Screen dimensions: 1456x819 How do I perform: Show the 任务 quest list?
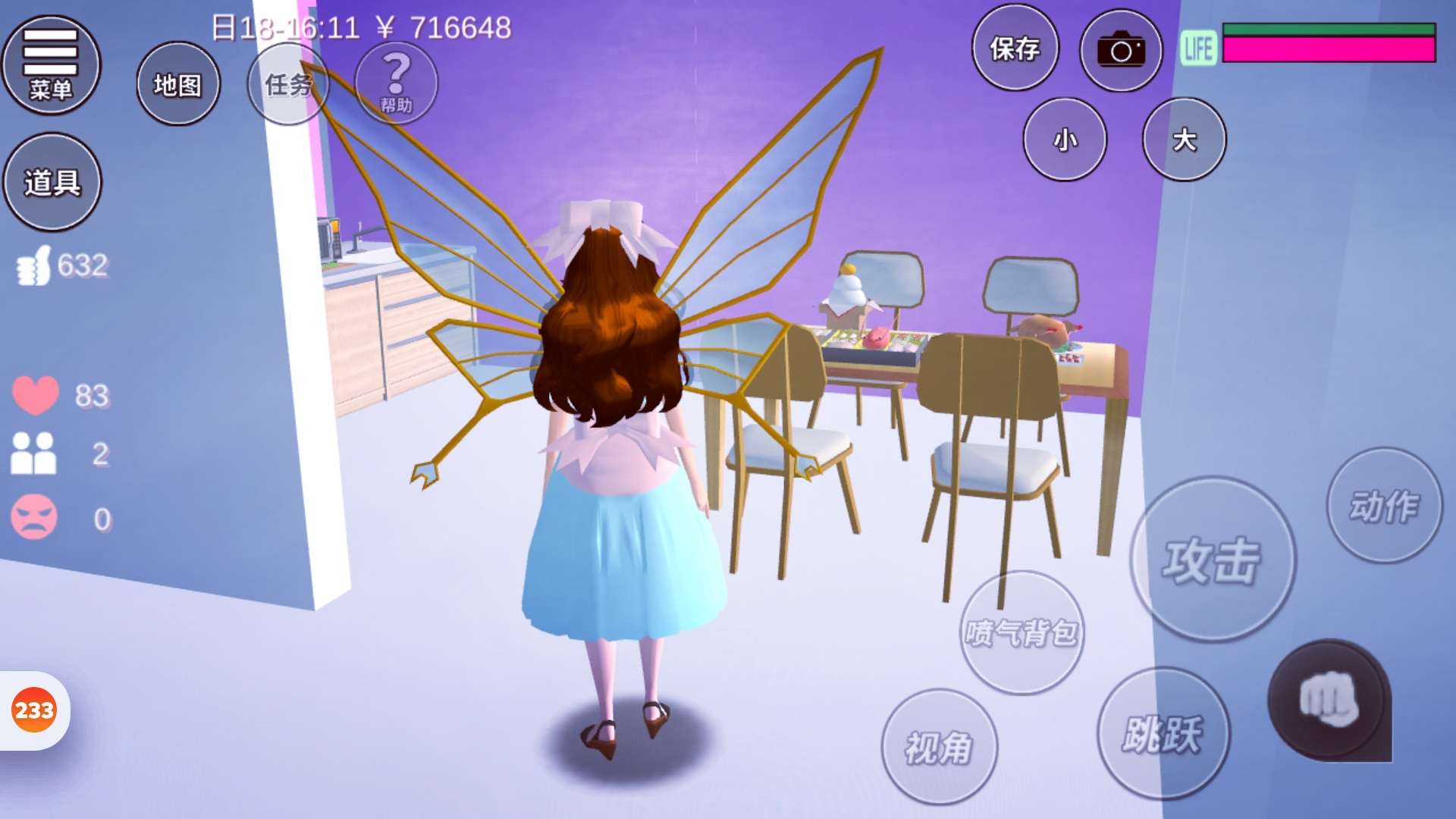coord(288,84)
